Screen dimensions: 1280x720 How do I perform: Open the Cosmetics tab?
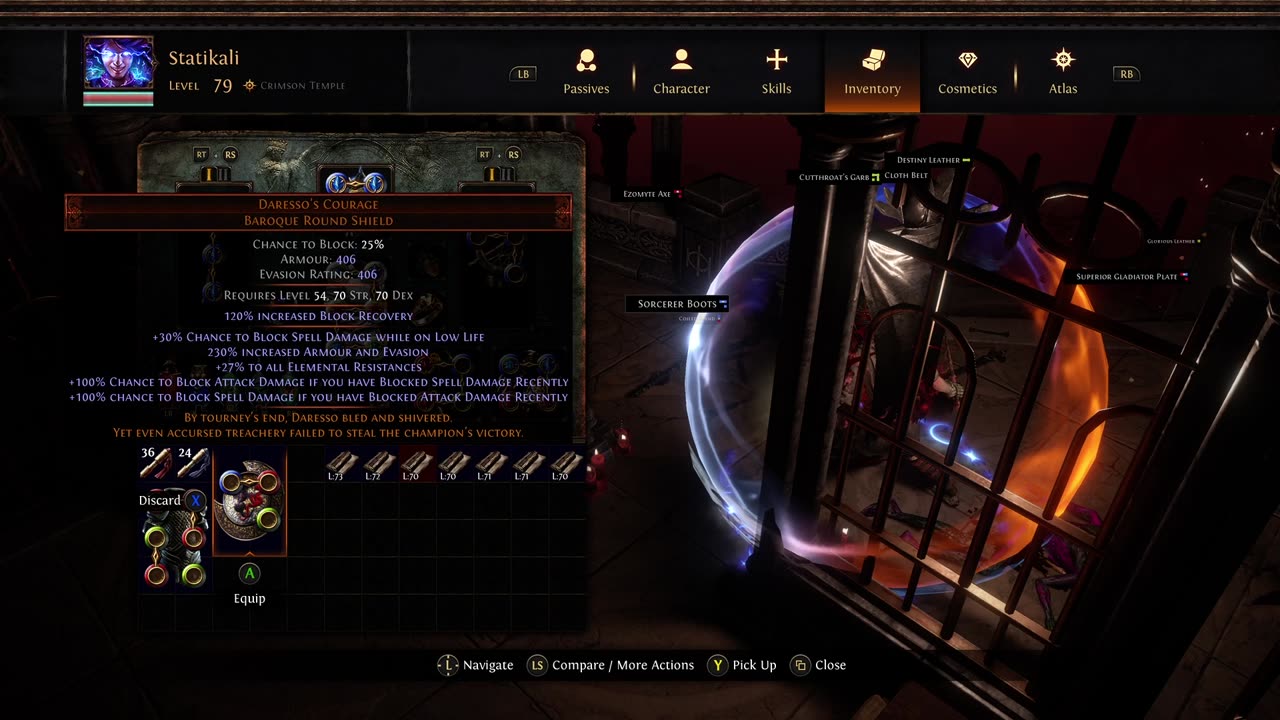(967, 72)
